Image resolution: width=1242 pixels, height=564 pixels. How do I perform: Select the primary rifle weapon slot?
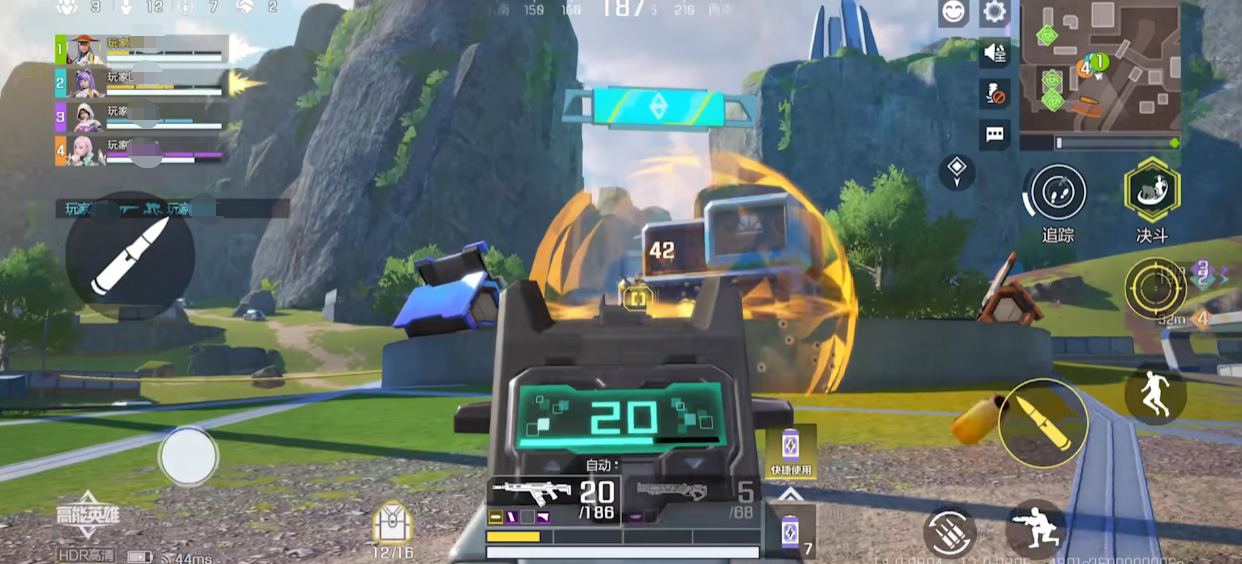pyautogui.click(x=553, y=495)
